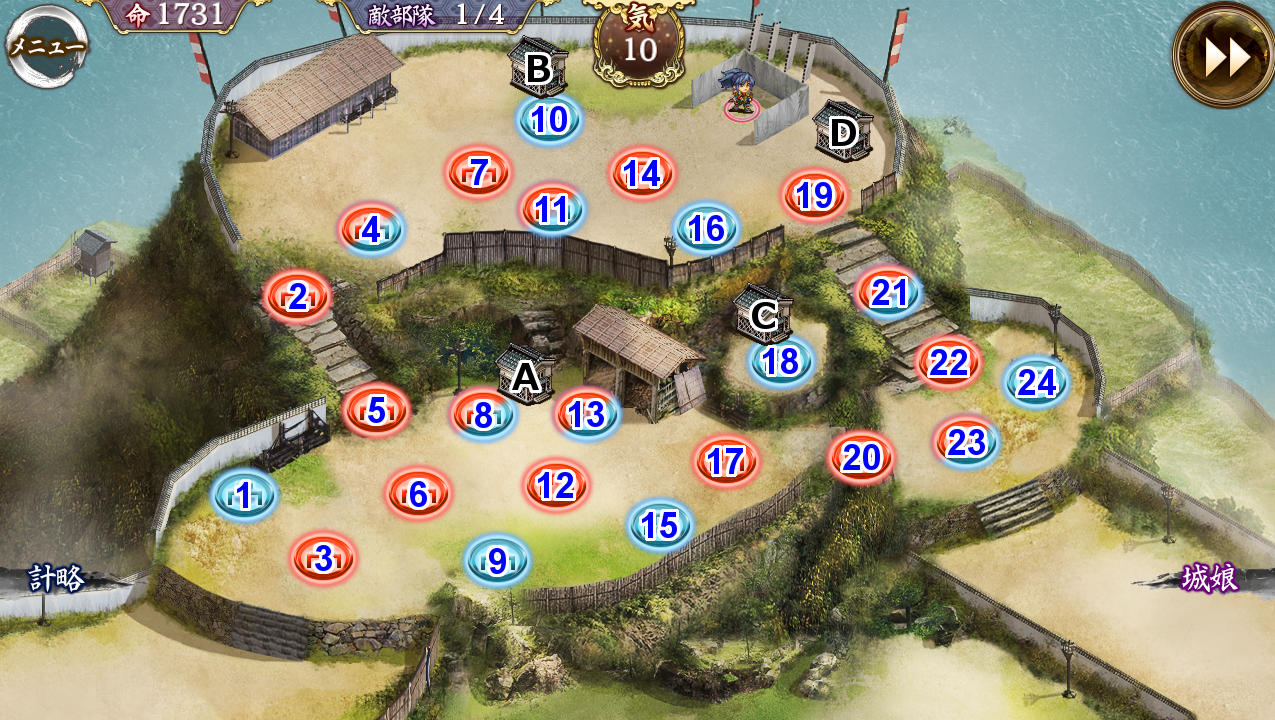This screenshot has width=1275, height=720.
Task: Select blue placement slot 16
Action: pyautogui.click(x=706, y=229)
